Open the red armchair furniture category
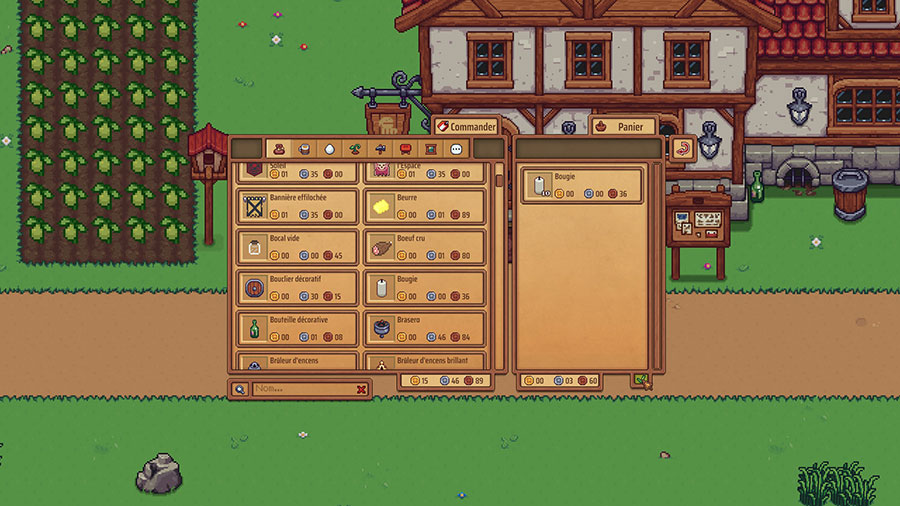Screen dimensions: 900x506 click(405, 149)
